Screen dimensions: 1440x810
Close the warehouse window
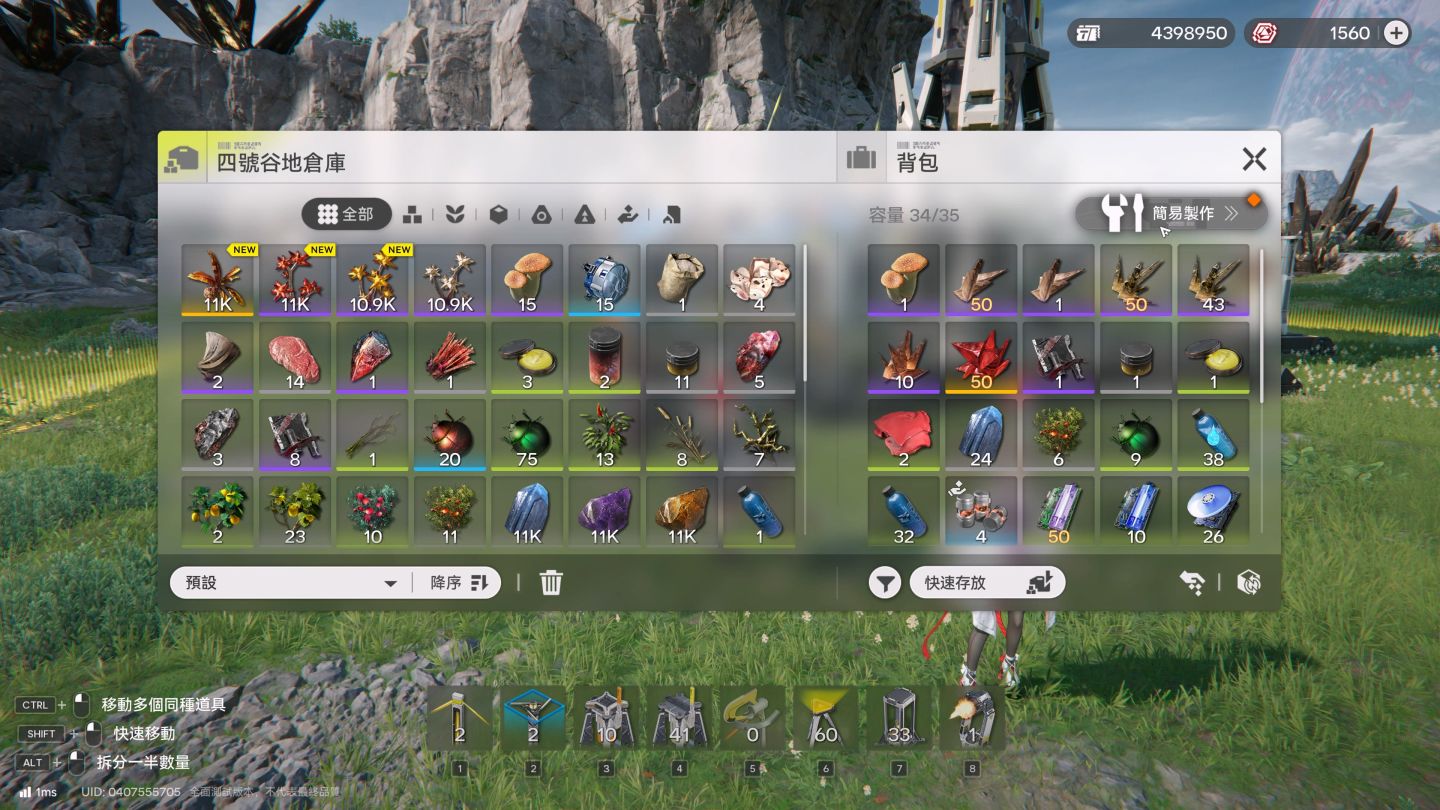tap(1254, 159)
